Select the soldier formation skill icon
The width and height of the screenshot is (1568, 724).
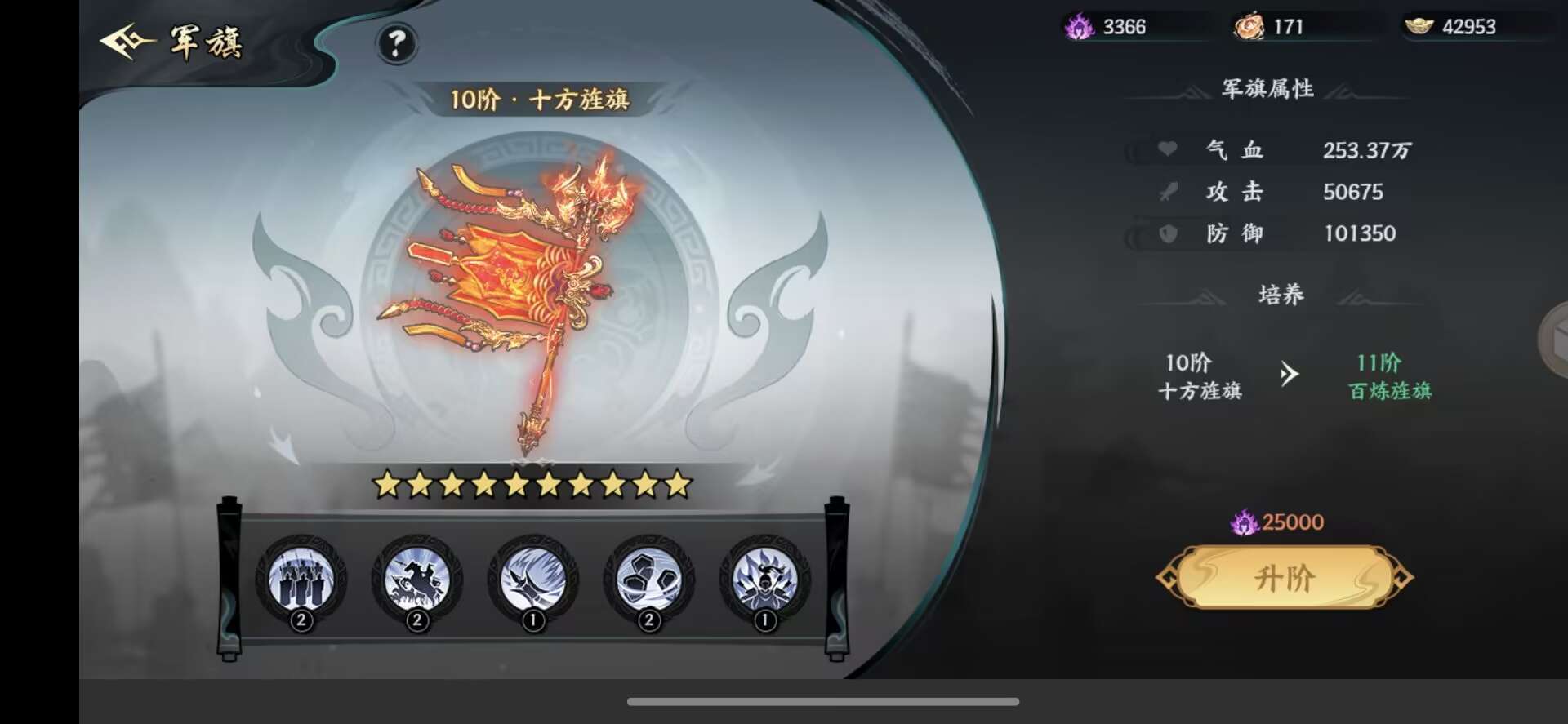pos(301,580)
